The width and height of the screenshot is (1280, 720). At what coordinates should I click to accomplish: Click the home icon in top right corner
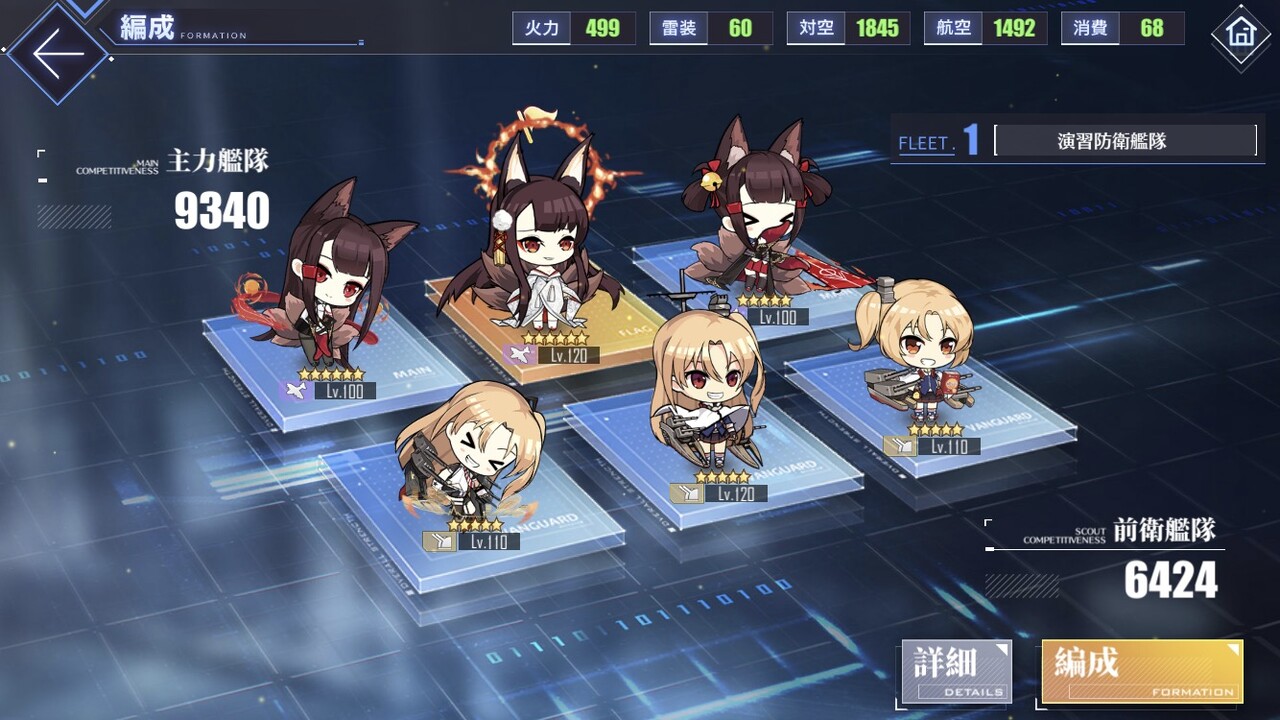[x=1243, y=33]
